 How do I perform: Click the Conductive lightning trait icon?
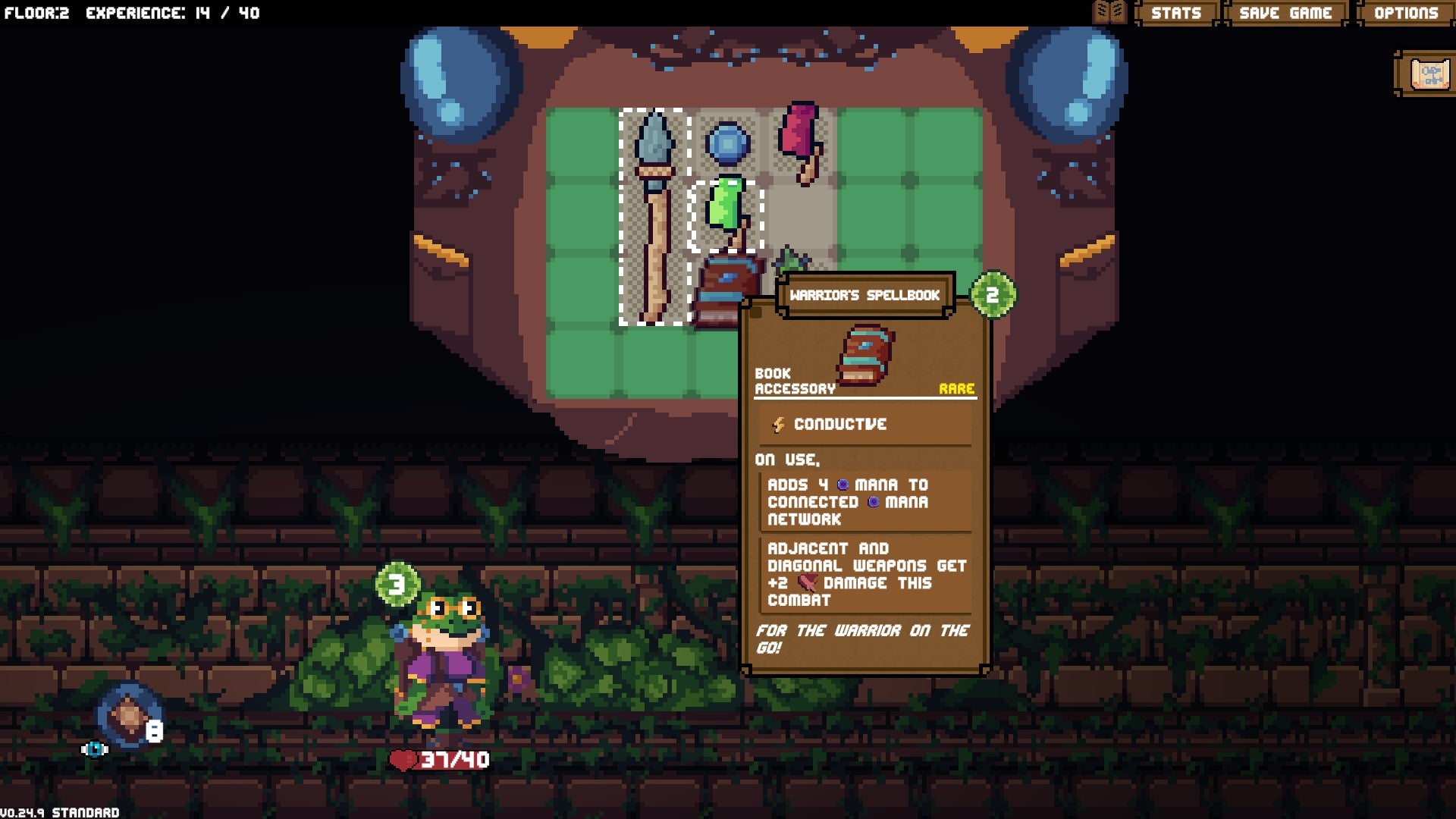pyautogui.click(x=780, y=425)
